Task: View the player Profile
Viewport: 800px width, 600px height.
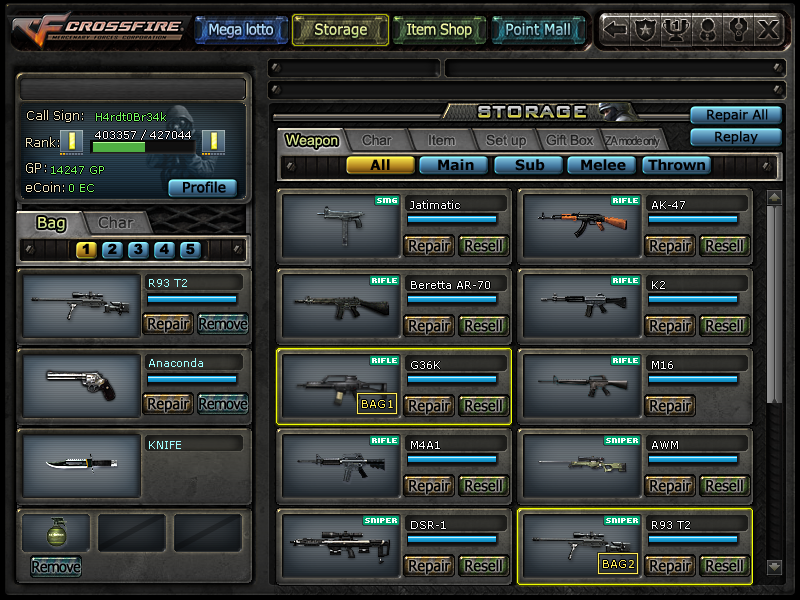Action: click(x=202, y=187)
